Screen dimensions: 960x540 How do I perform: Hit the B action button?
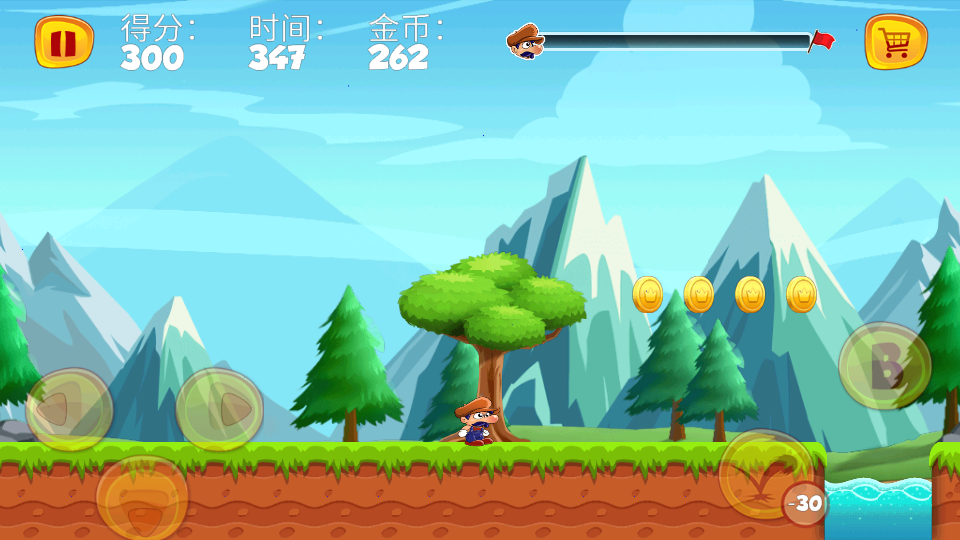click(x=884, y=366)
